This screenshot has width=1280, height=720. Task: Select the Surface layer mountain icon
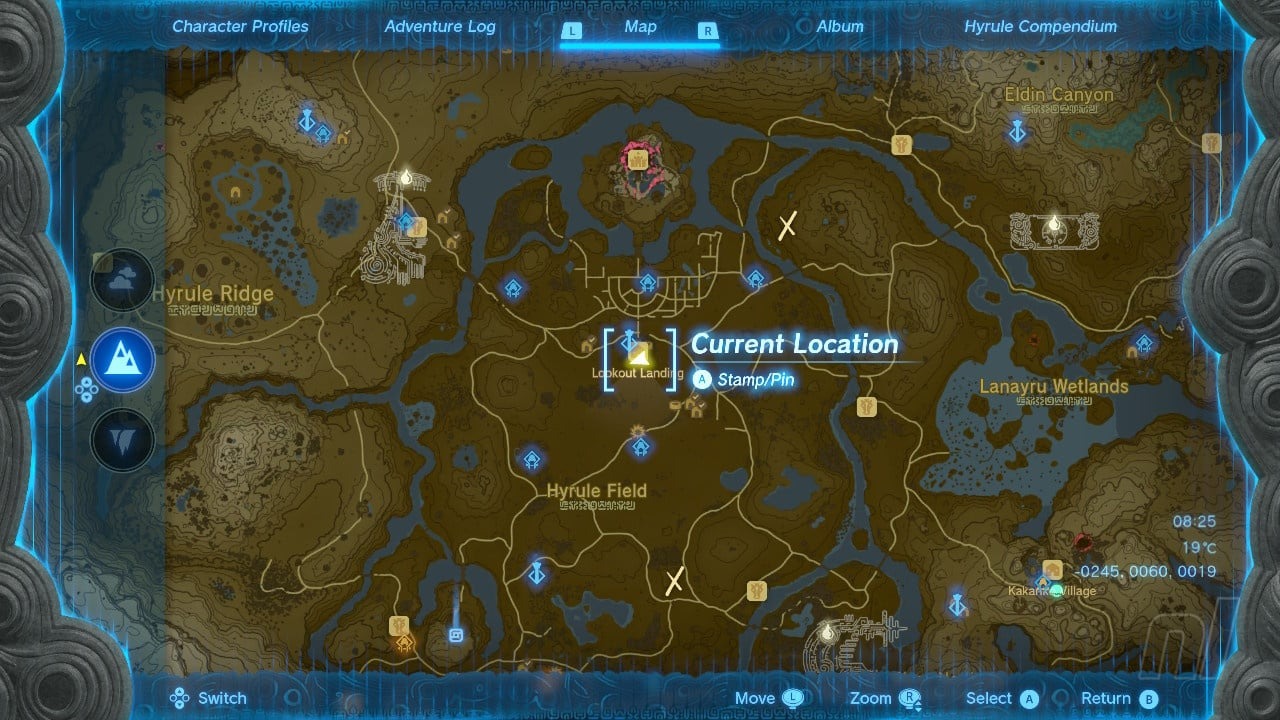tap(123, 360)
